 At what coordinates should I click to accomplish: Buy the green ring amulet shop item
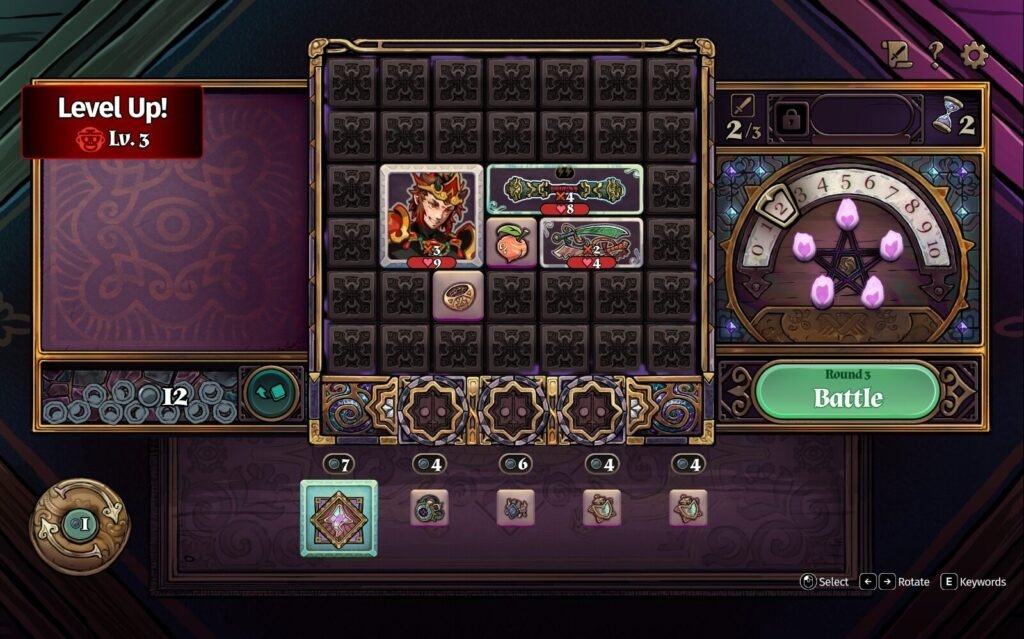coord(429,507)
